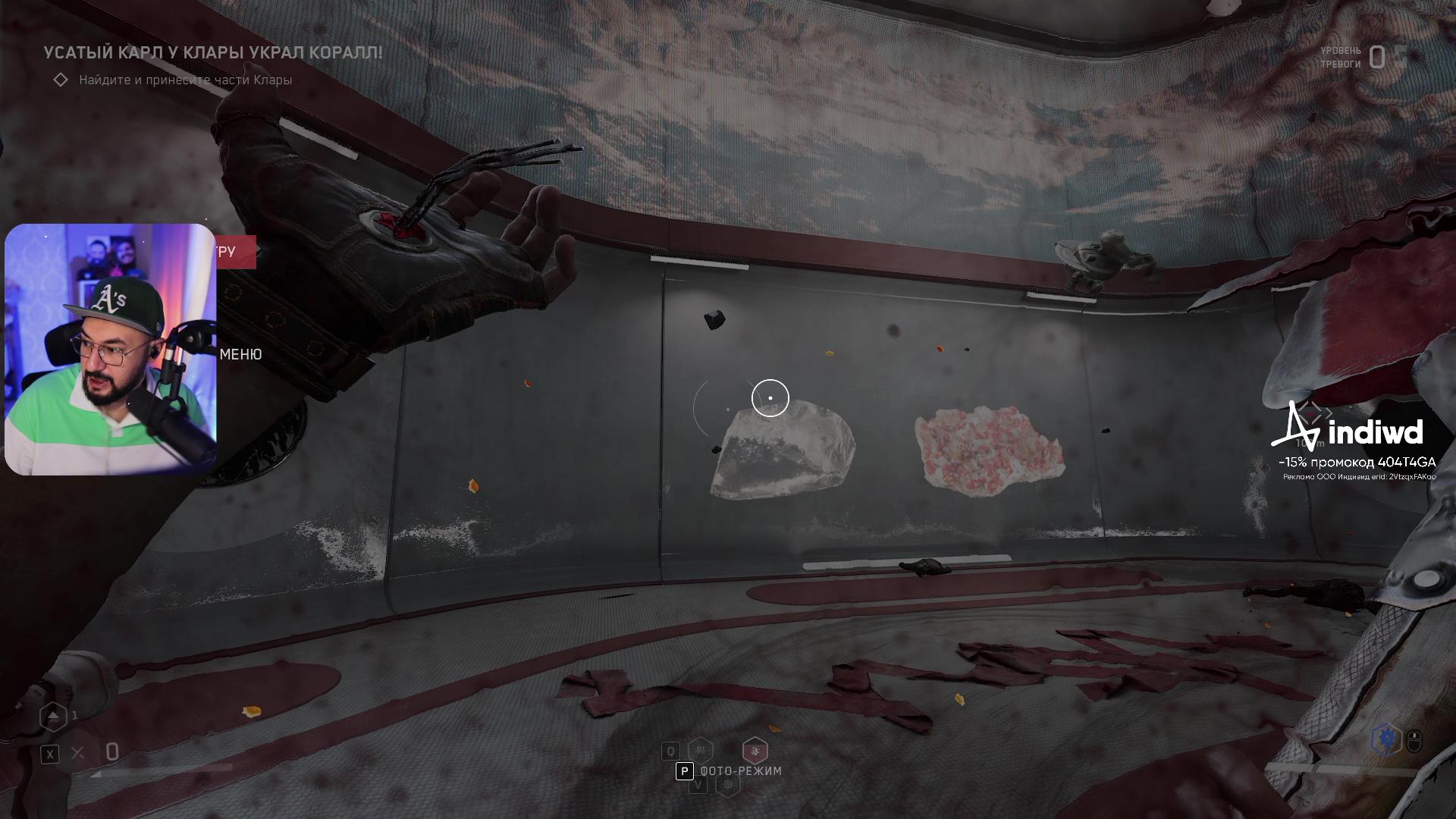The height and width of the screenshot is (819, 1456).
Task: Choose the gear-shaped hexagon ability below ФОТО-РЕЖИМ
Action: (x=728, y=786)
